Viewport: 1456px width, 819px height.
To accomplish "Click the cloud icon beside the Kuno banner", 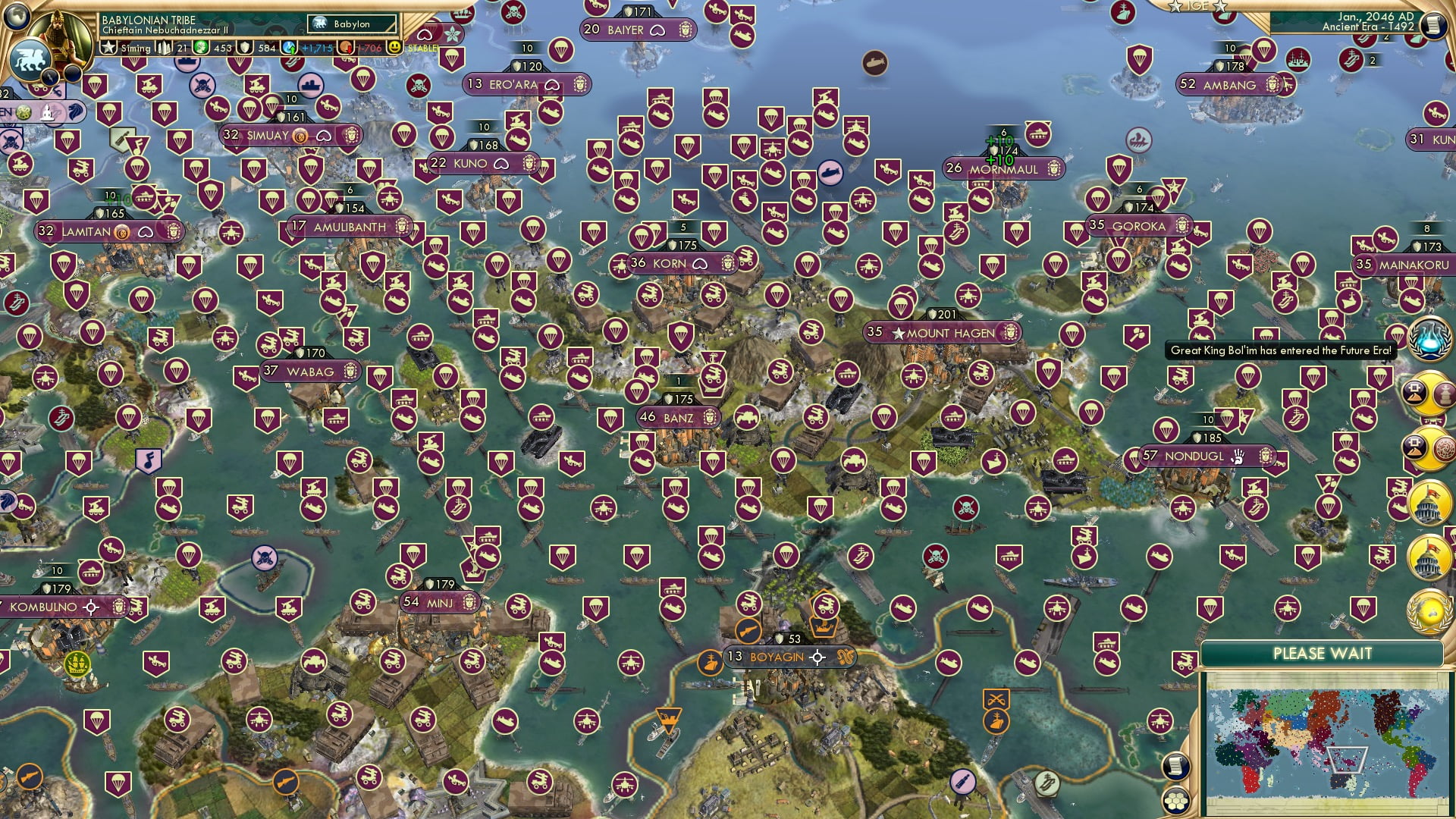I will point(500,162).
